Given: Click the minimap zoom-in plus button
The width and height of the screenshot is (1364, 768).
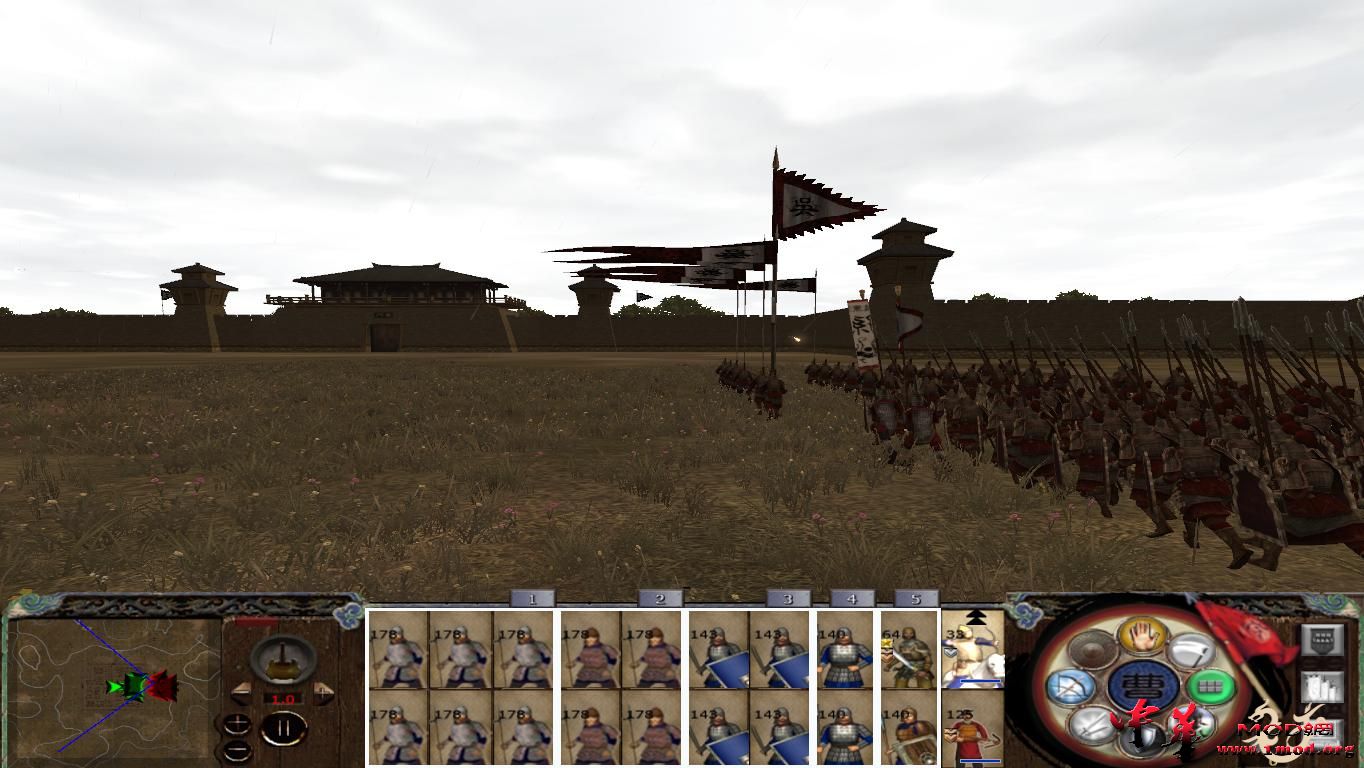Looking at the screenshot, I should [x=237, y=723].
